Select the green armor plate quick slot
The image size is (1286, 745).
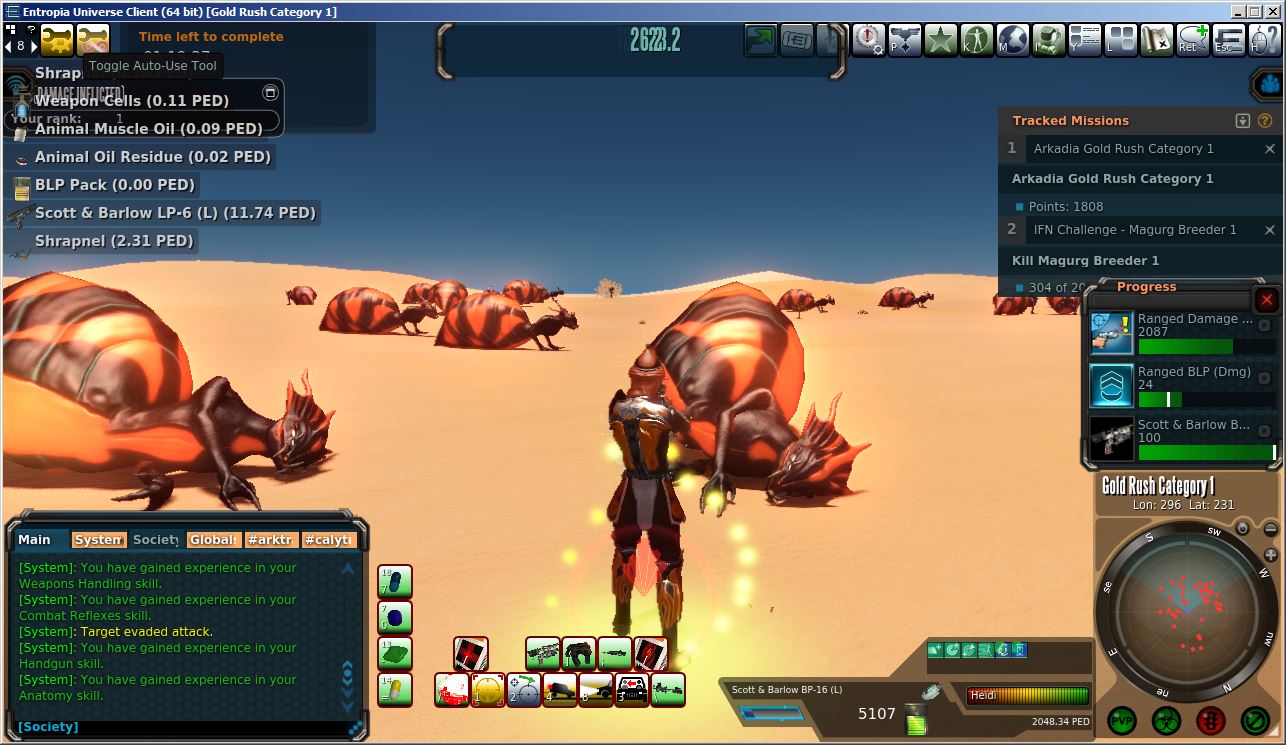395,654
